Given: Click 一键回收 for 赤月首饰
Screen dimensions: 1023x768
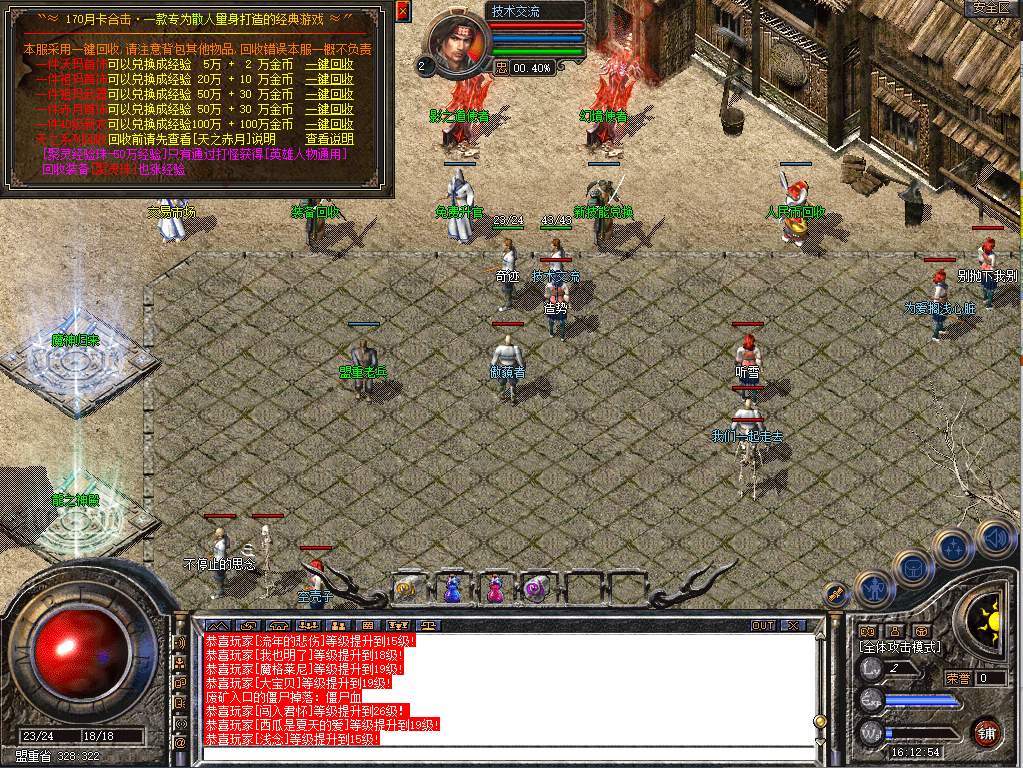Looking at the screenshot, I should [x=329, y=109].
